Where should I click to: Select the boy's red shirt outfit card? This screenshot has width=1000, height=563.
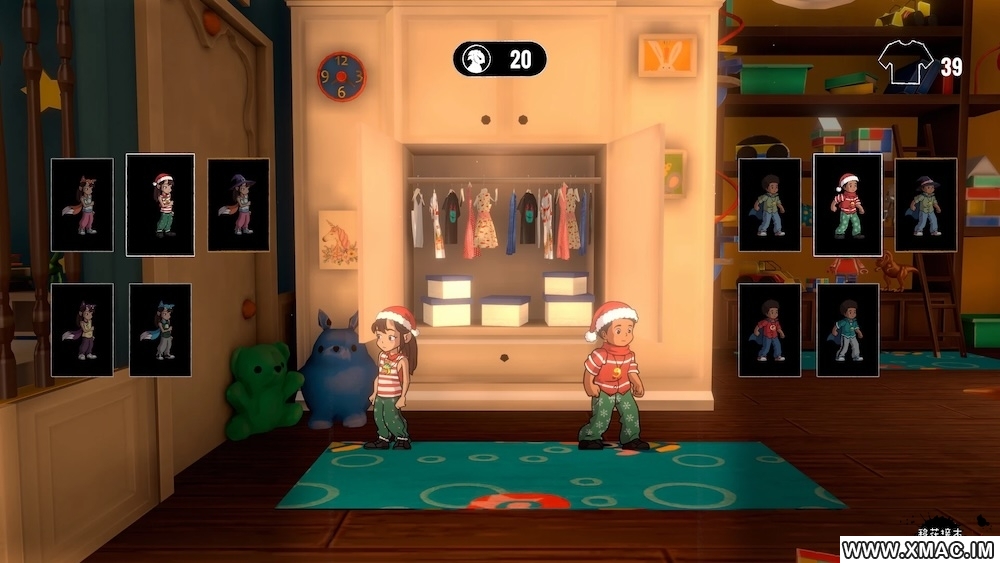point(769,330)
